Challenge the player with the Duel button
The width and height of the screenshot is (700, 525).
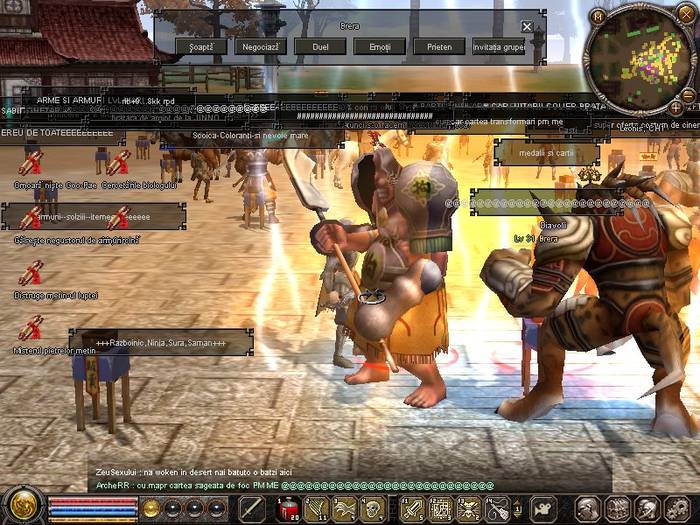[x=320, y=46]
